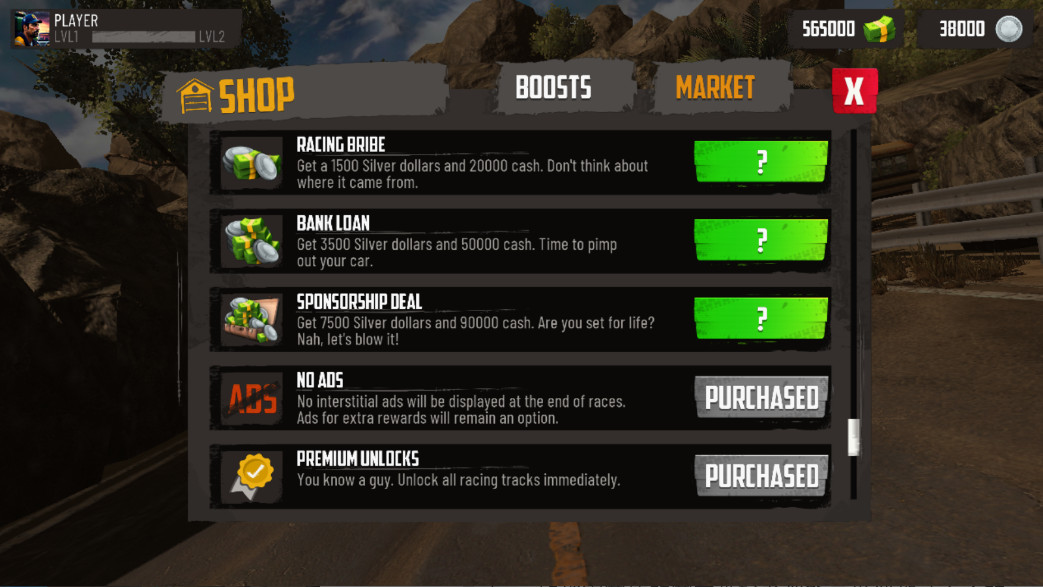Buy the Racing Bribe pack
The width and height of the screenshot is (1043, 587).
click(761, 162)
